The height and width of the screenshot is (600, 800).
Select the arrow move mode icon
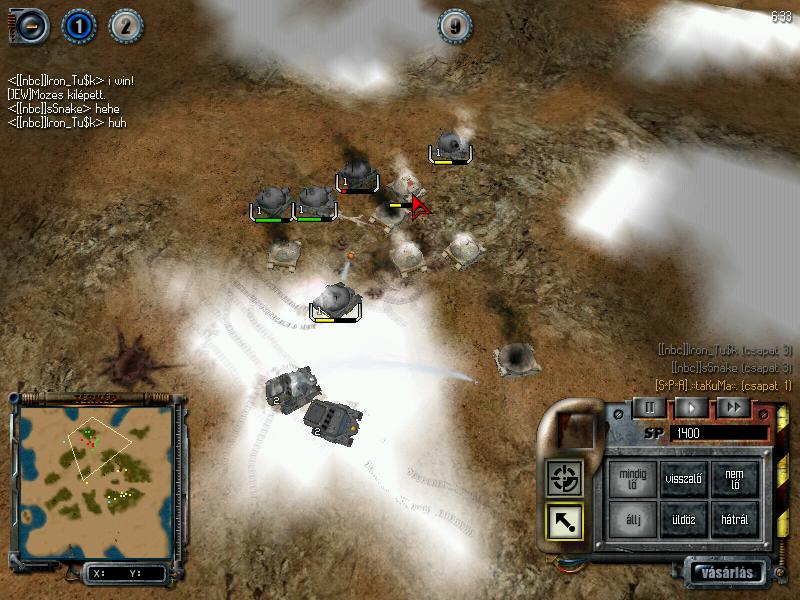[563, 521]
